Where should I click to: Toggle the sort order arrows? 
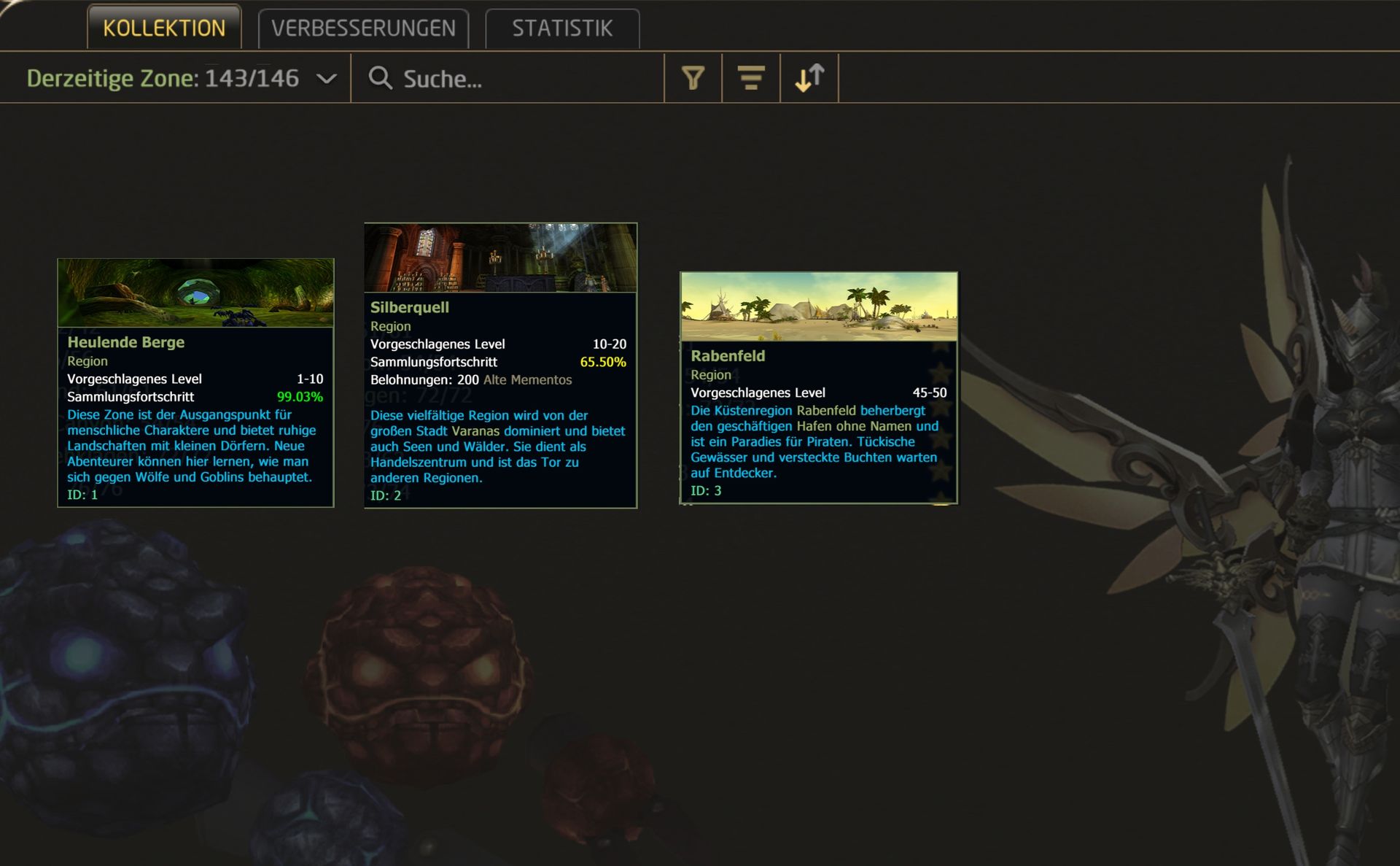coord(809,78)
